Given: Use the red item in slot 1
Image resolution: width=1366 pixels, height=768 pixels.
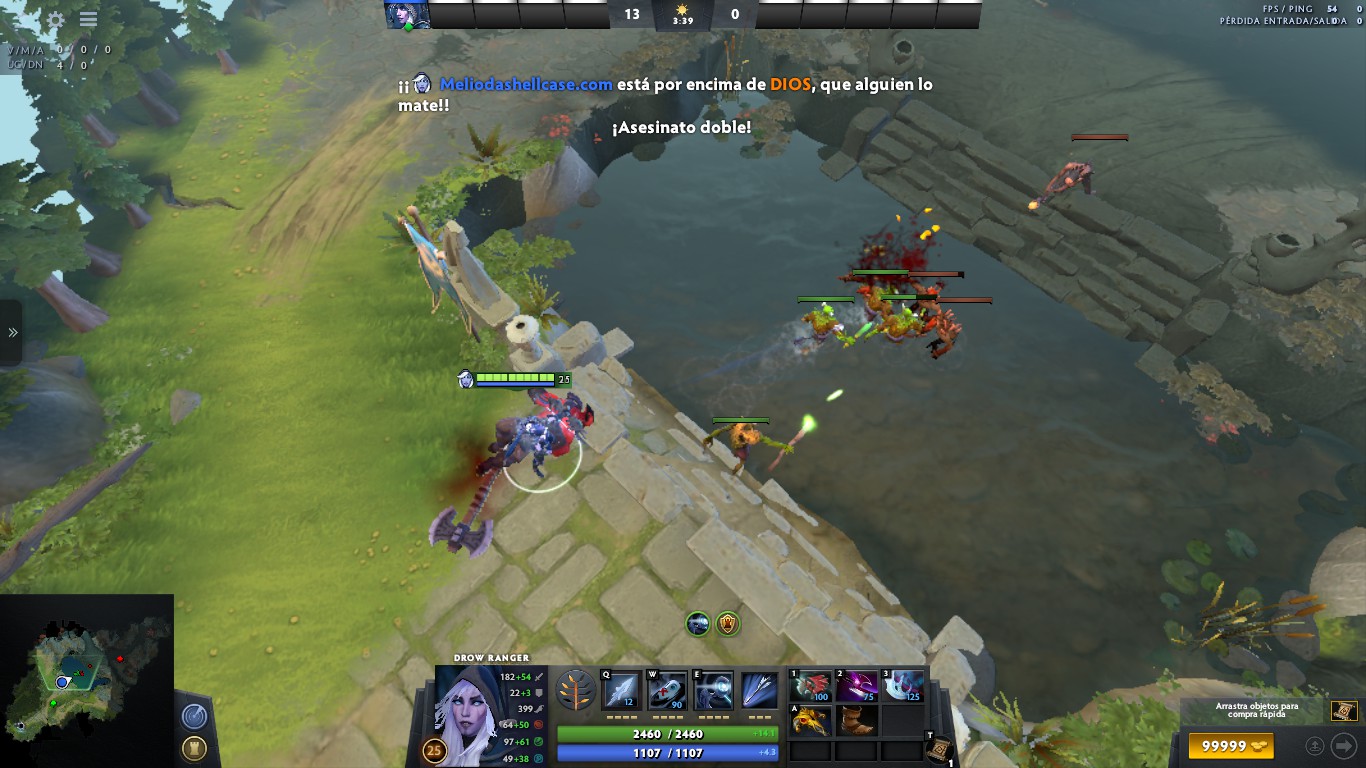Looking at the screenshot, I should tap(812, 687).
